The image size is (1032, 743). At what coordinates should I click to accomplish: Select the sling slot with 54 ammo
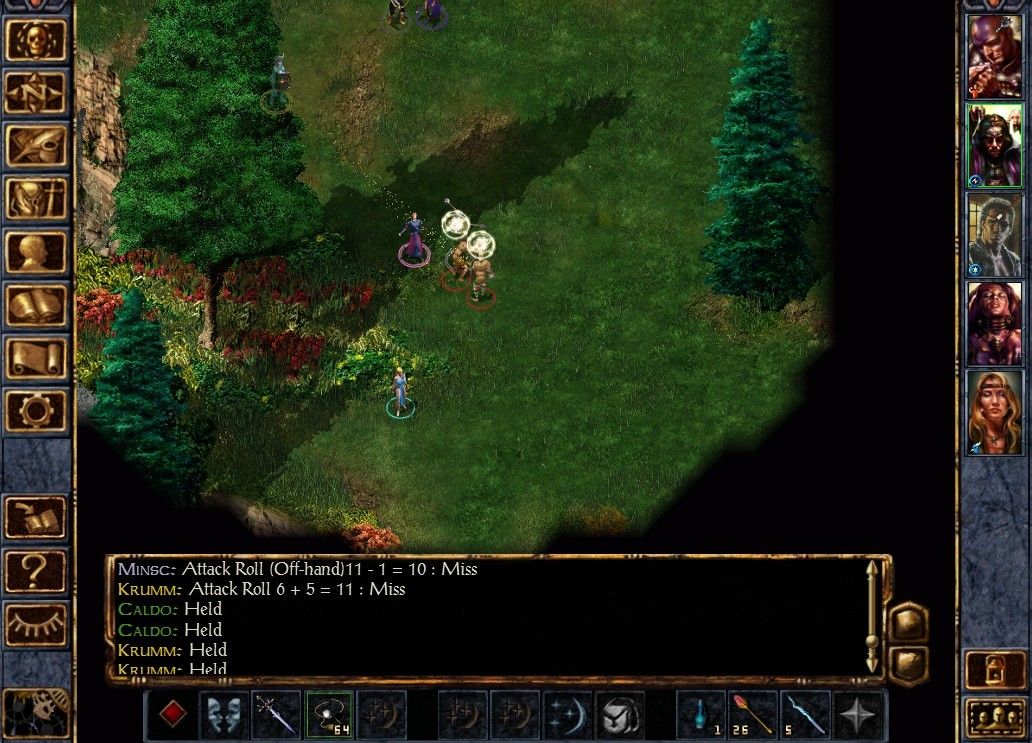pos(329,715)
